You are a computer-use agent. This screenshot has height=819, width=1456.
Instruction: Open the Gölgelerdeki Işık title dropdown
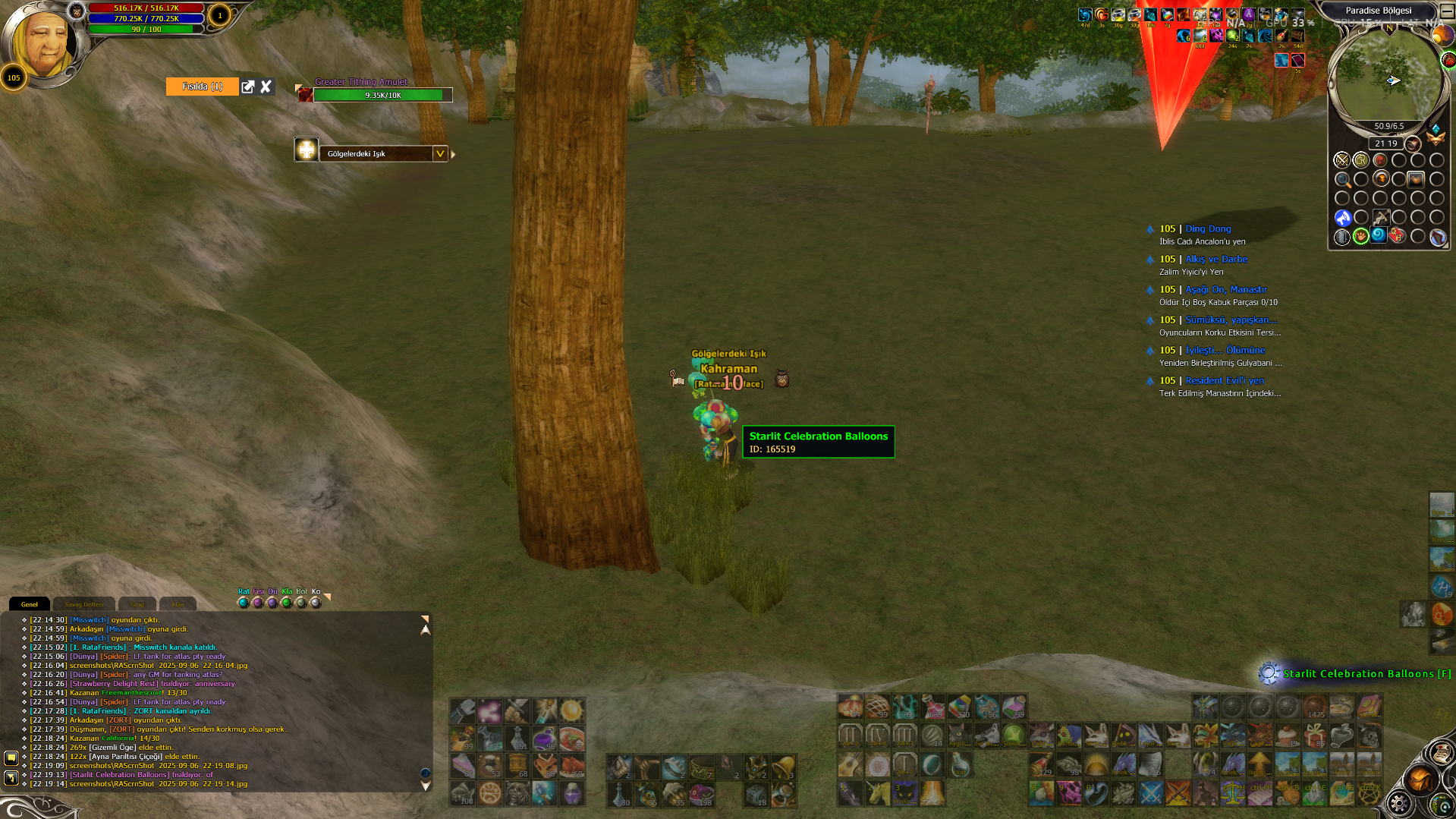click(x=439, y=153)
